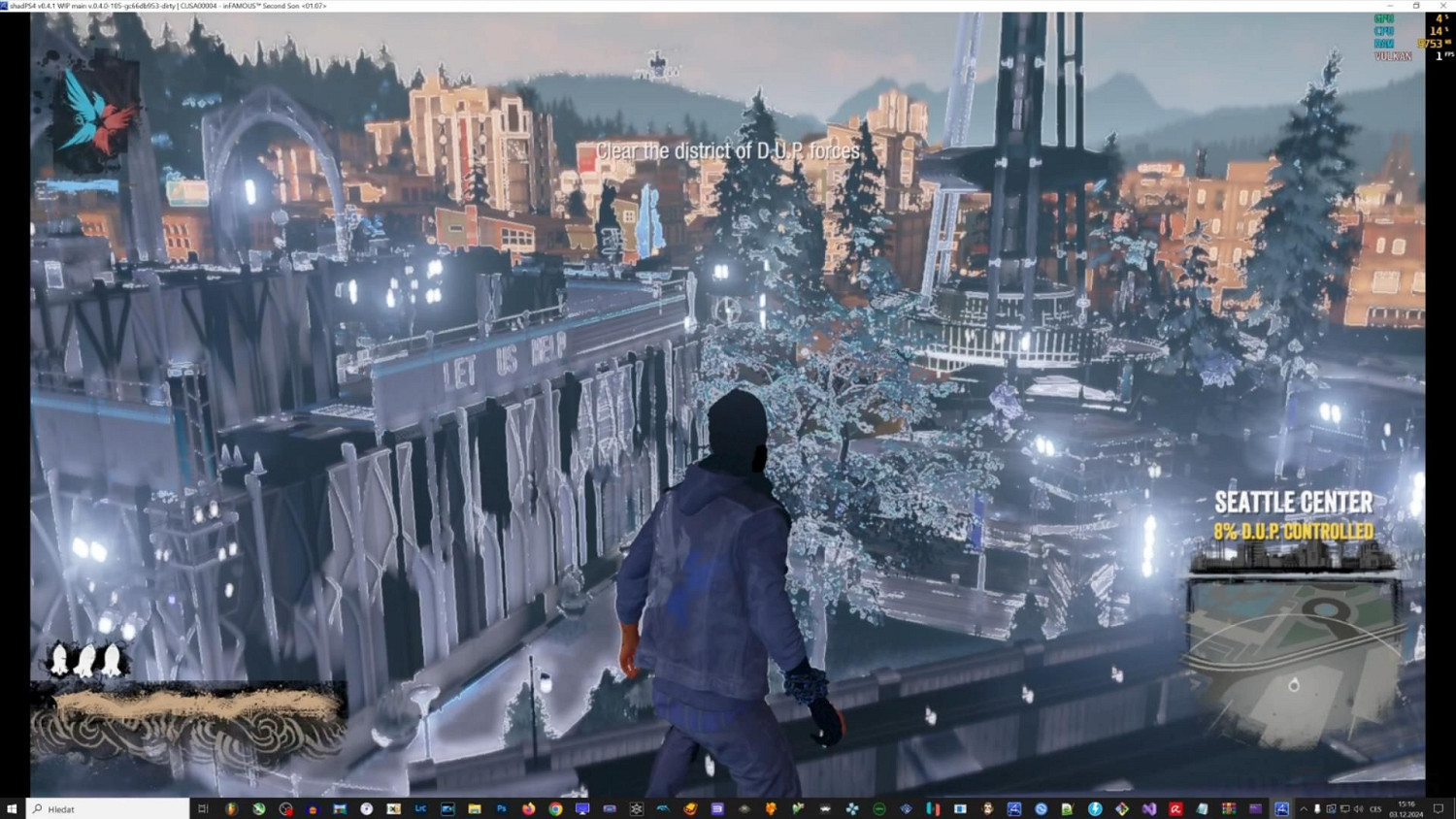Open File Explorer from the taskbar
This screenshot has height=819, width=1456.
pyautogui.click(x=474, y=808)
